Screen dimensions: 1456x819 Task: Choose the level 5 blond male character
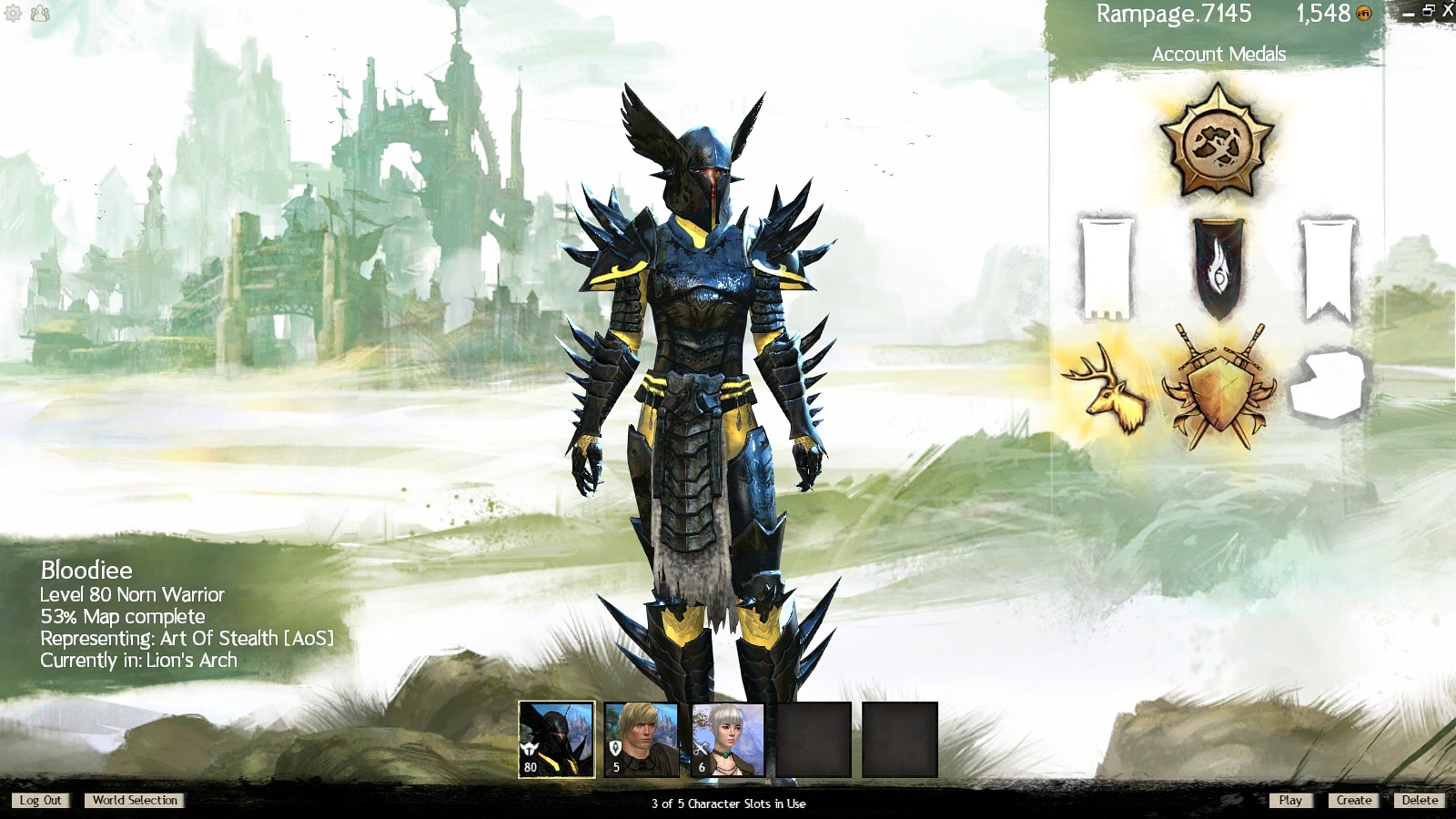pos(642,739)
